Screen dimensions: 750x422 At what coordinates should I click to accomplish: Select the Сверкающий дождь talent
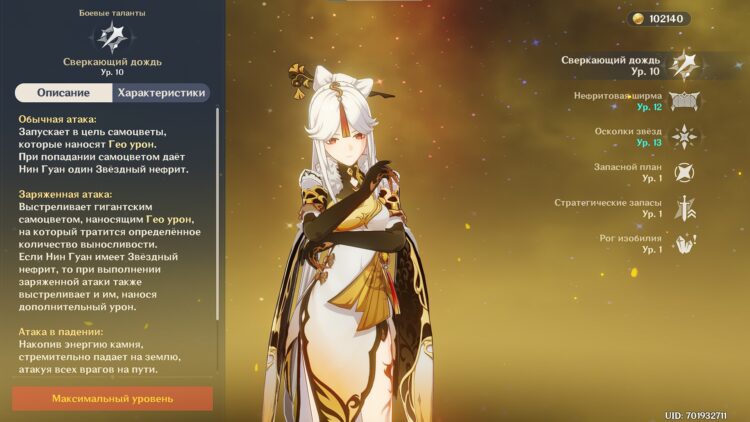(685, 66)
